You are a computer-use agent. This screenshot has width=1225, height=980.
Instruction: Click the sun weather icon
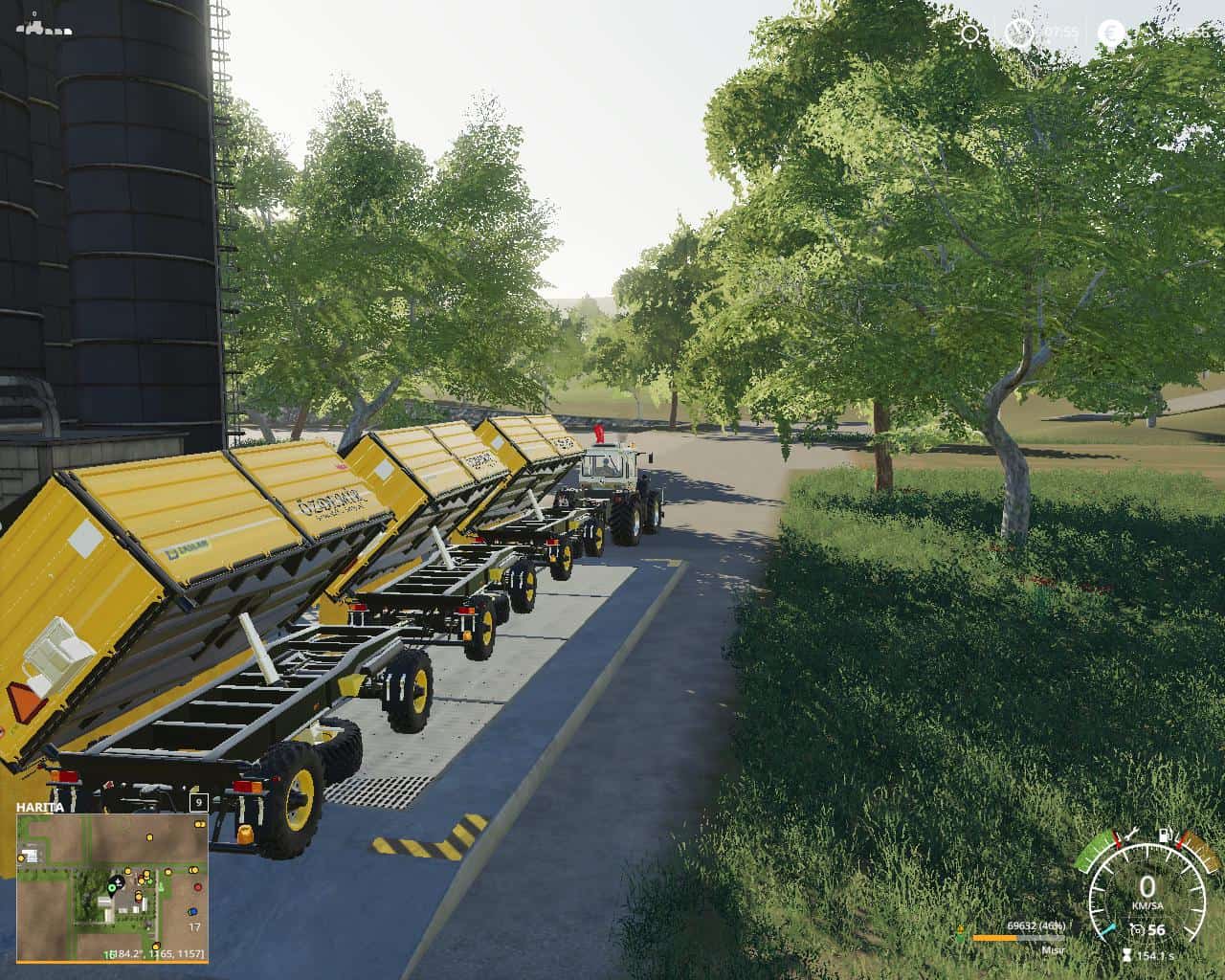pos(971,34)
